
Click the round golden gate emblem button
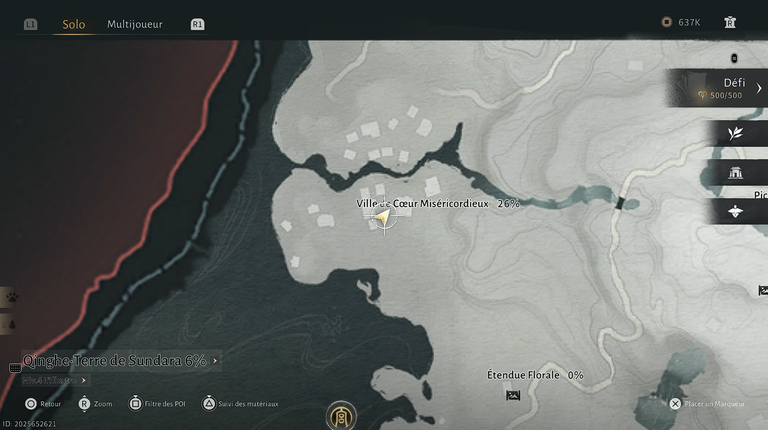341,414
